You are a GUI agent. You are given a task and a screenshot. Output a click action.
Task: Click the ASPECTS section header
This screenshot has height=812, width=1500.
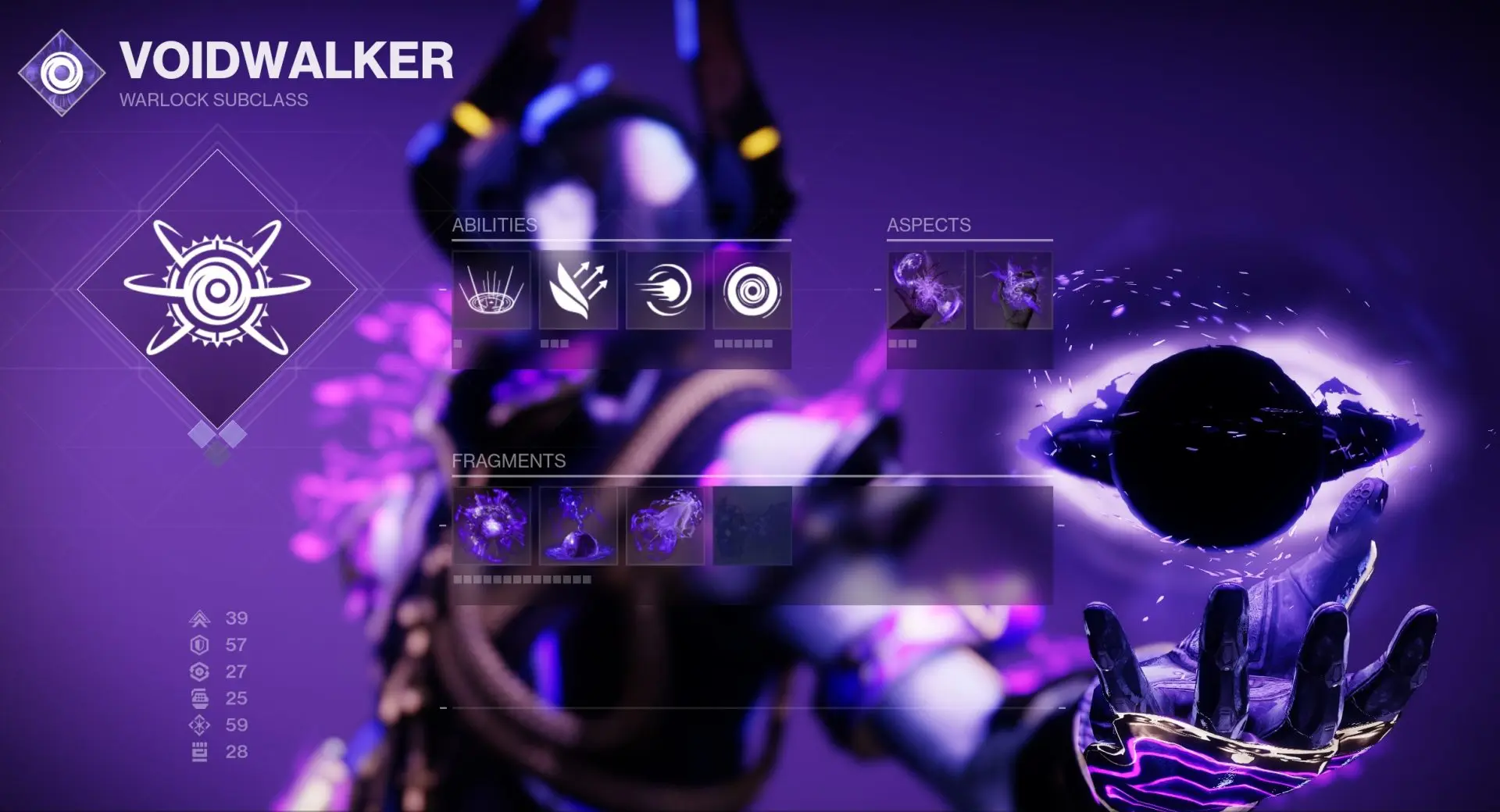(928, 226)
